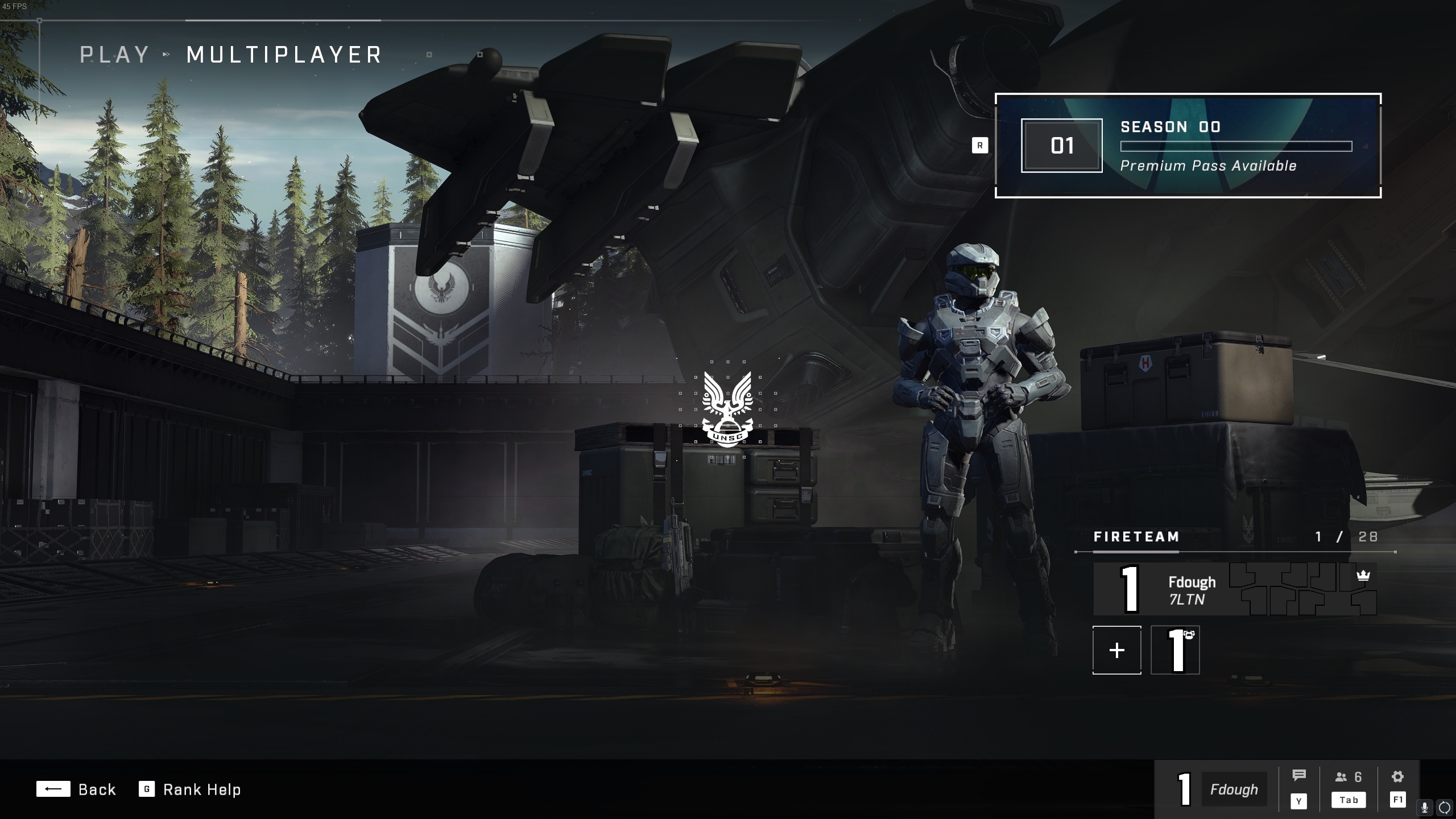
Task: Toggle the microphone overlay icon
Action: click(x=1425, y=808)
